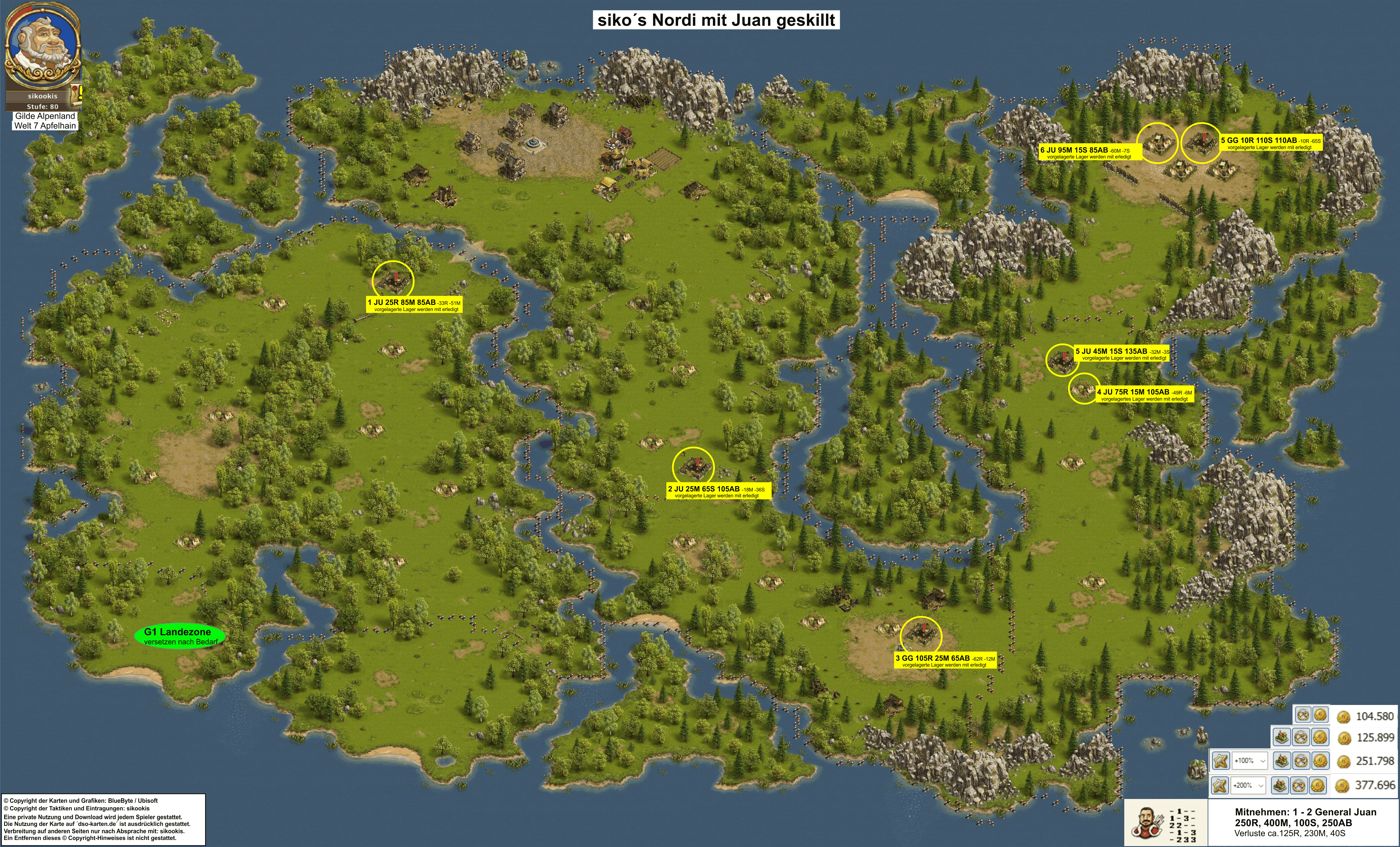1400x847 pixels.
Task: Click the star icon beside +200% dropdown
Action: point(1219,785)
